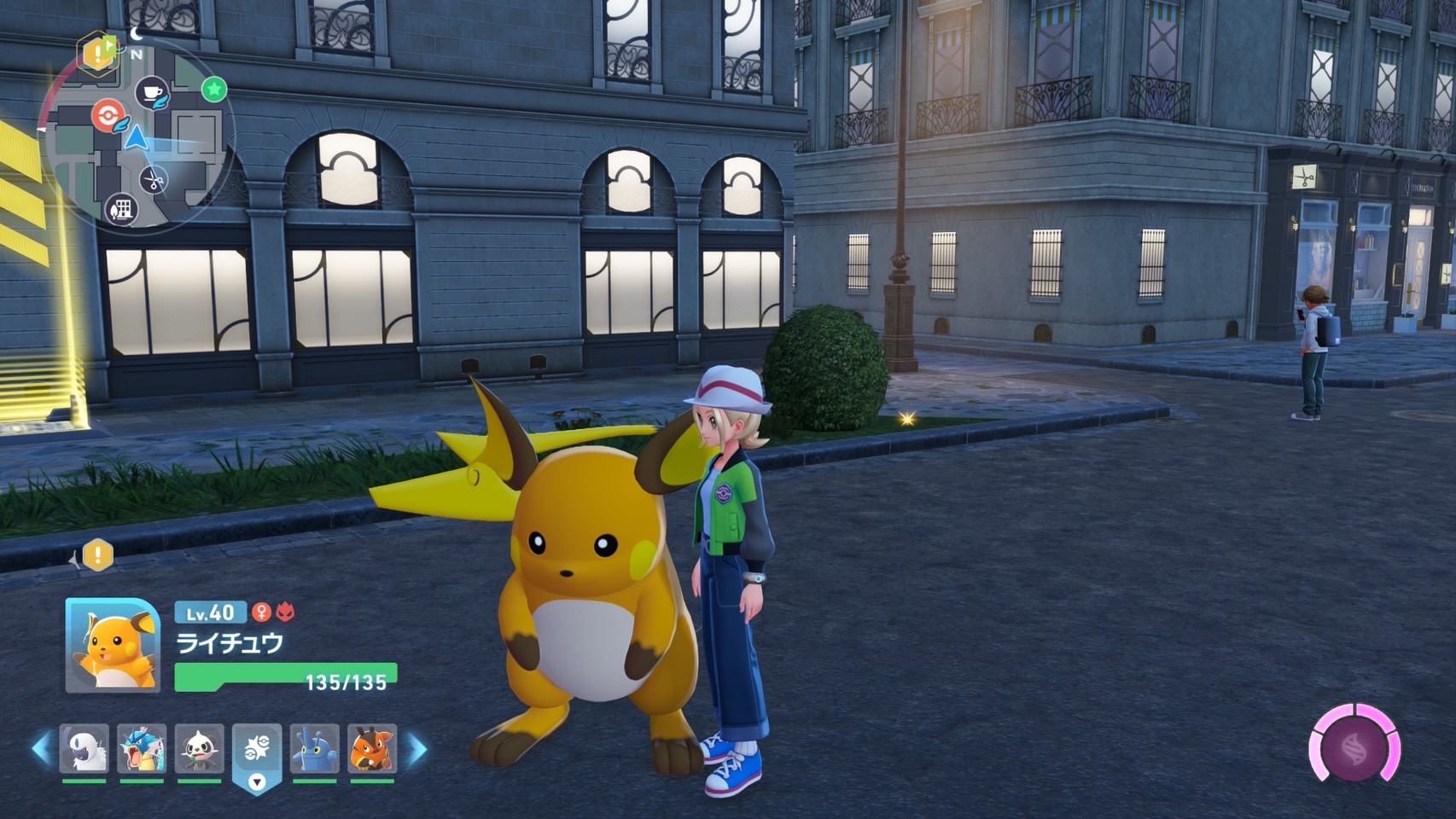Click the green star destination marker on minimap
The image size is (1456, 819).
tap(213, 90)
